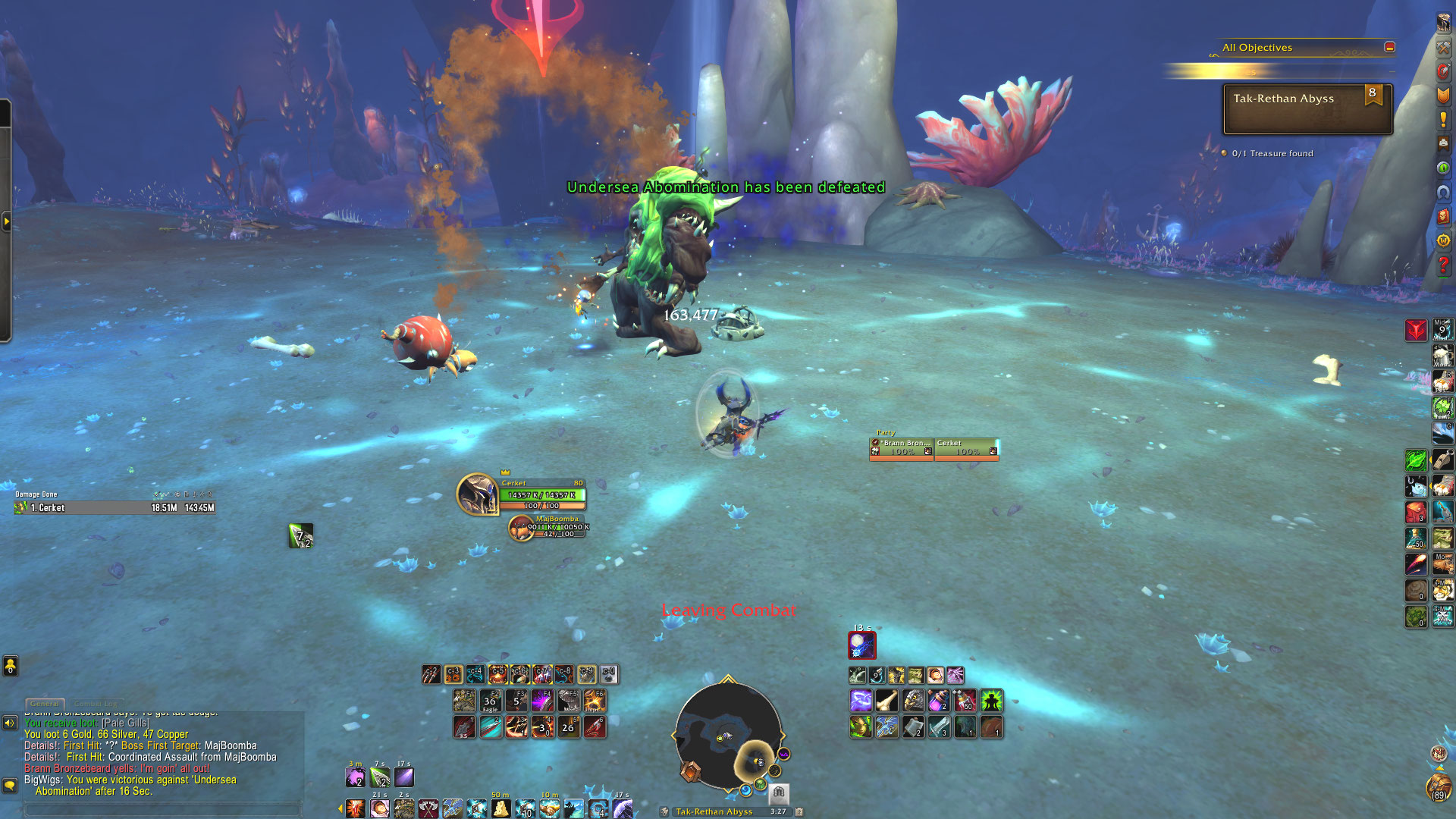Open the yellow exclamation mark quest log button
Viewport: 1456px width, 819px height.
[x=1443, y=120]
